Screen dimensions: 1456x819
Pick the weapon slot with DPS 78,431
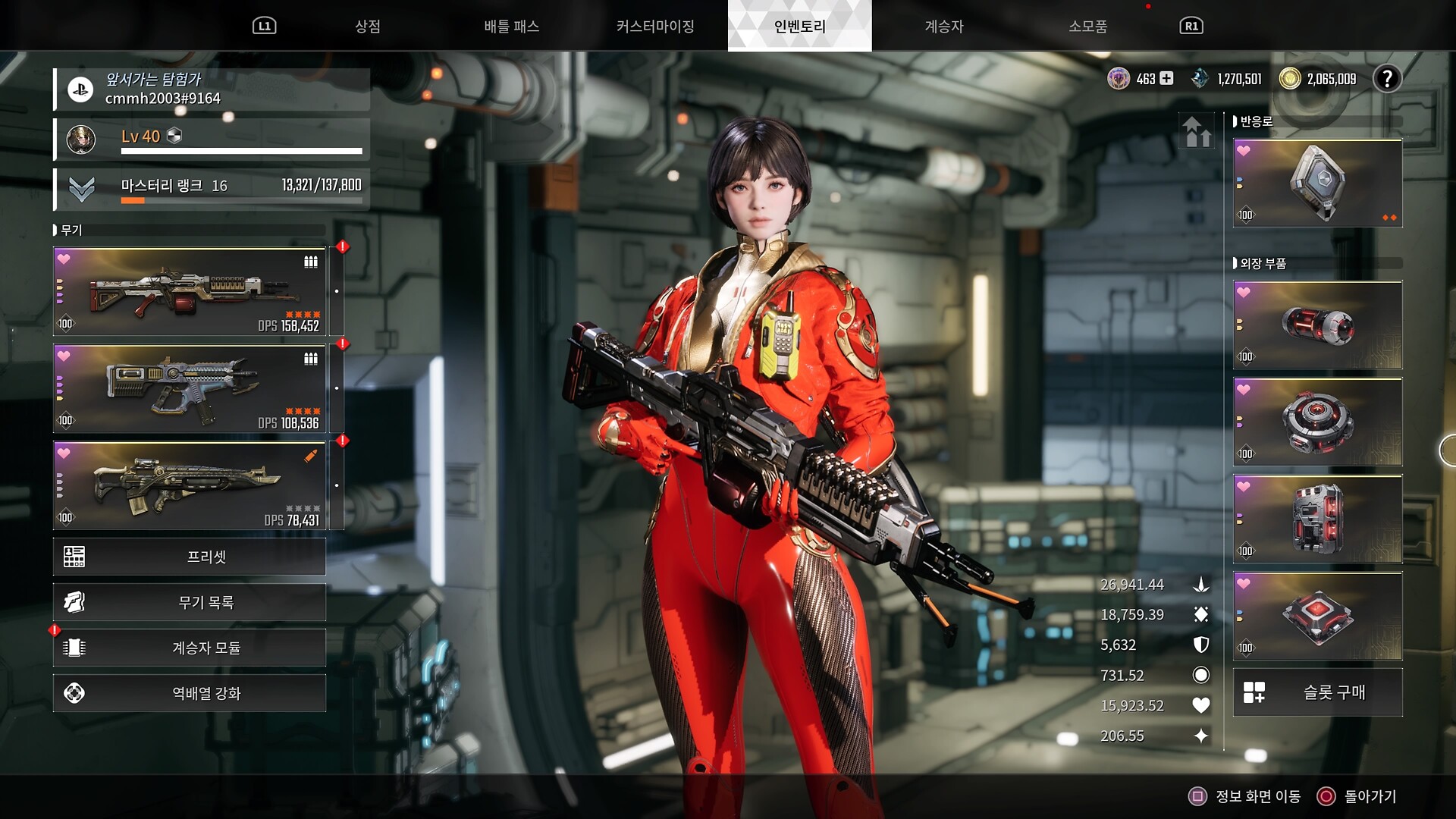[x=190, y=486]
